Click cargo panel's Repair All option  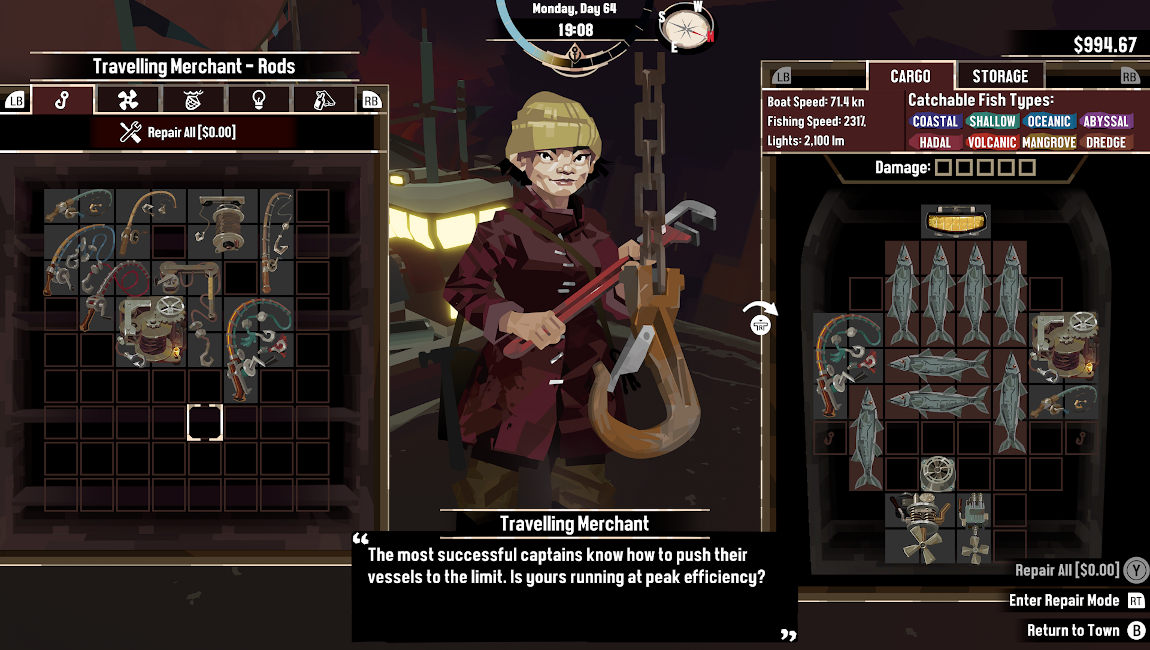tap(1067, 570)
